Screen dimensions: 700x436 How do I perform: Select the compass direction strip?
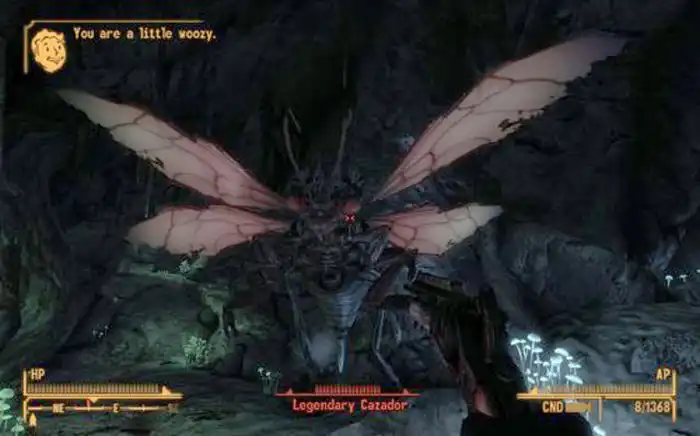pos(103,407)
